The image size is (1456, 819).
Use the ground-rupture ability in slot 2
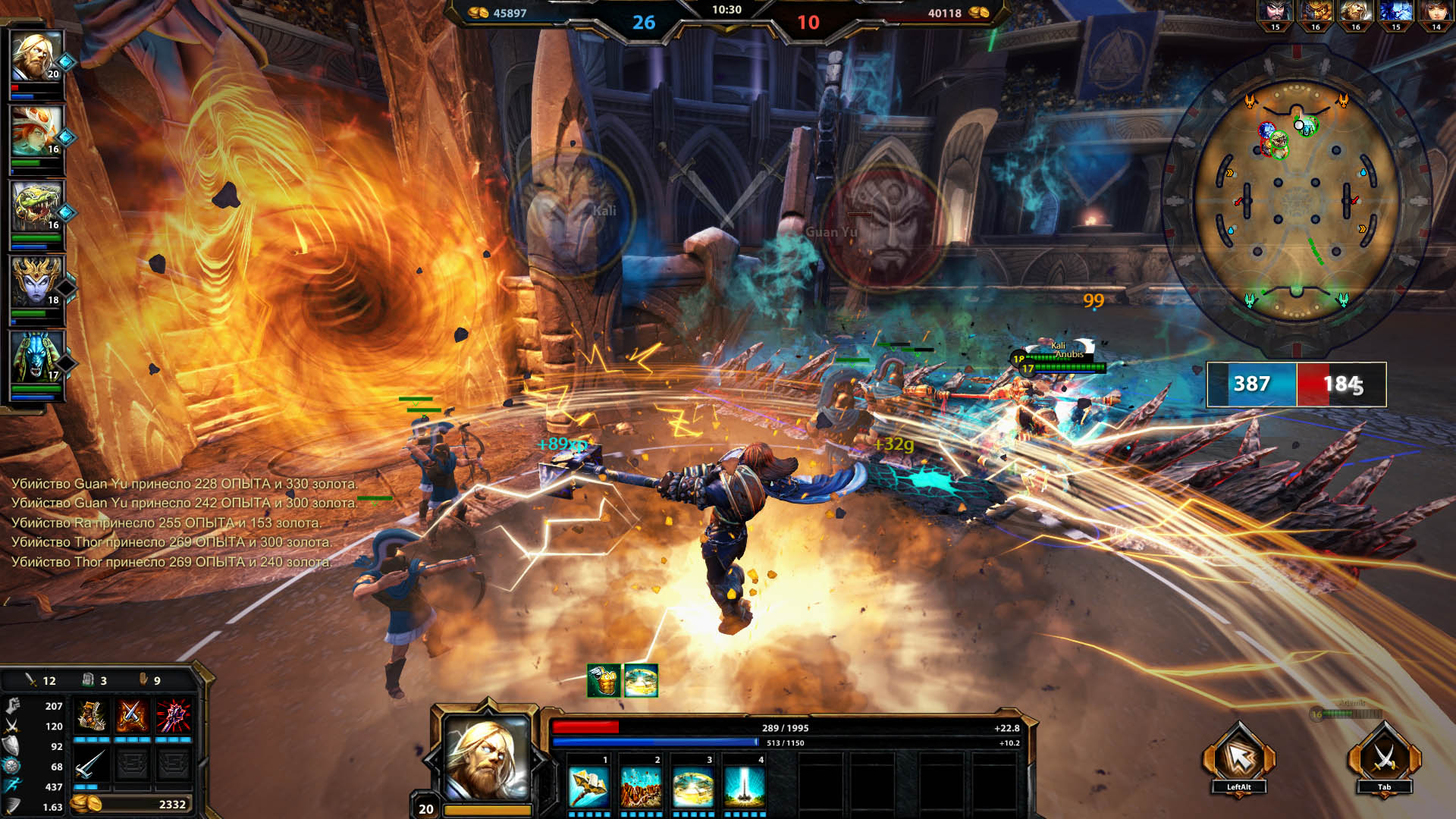coord(641,787)
